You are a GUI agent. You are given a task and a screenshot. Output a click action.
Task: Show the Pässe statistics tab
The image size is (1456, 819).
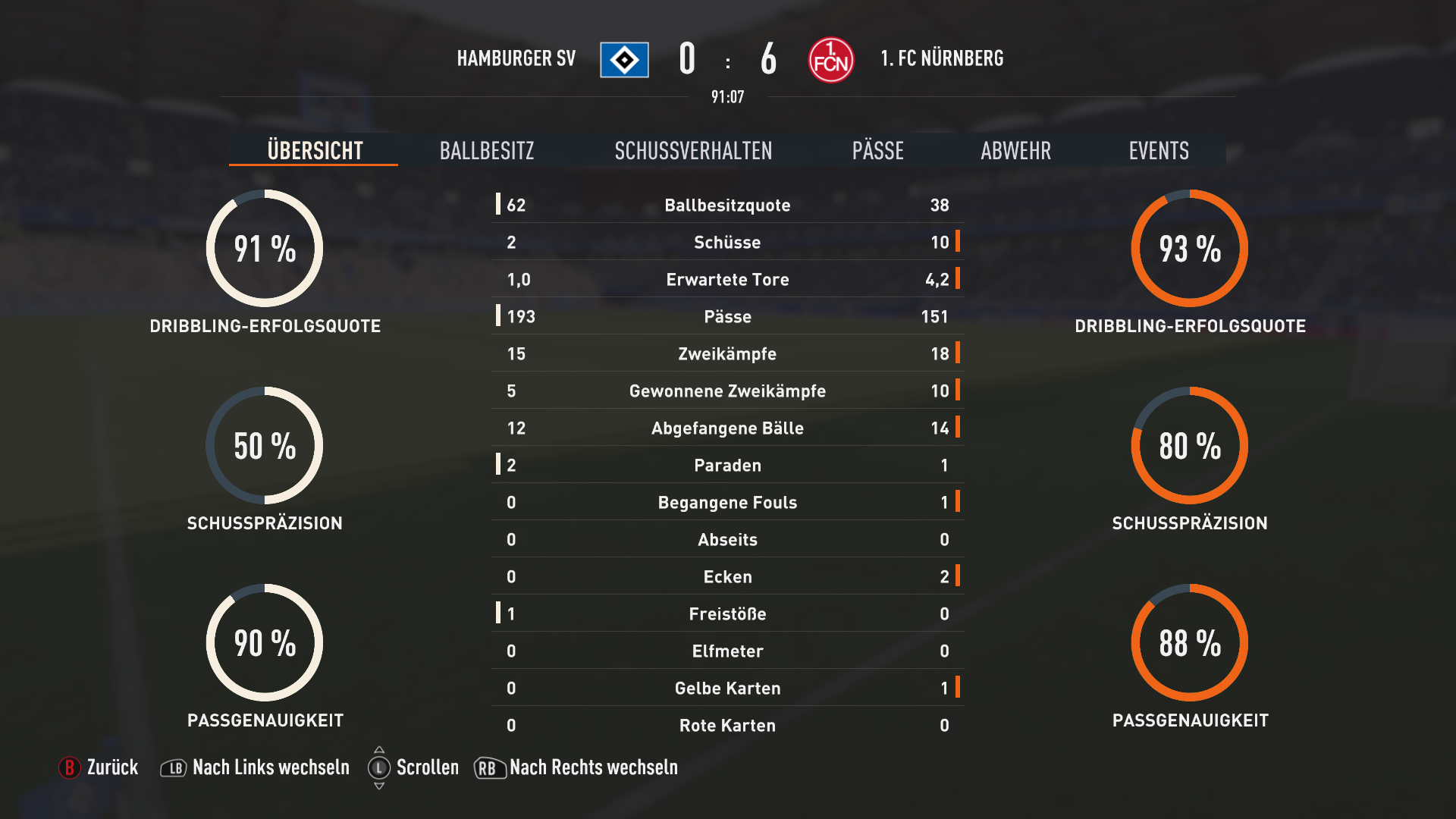(877, 150)
